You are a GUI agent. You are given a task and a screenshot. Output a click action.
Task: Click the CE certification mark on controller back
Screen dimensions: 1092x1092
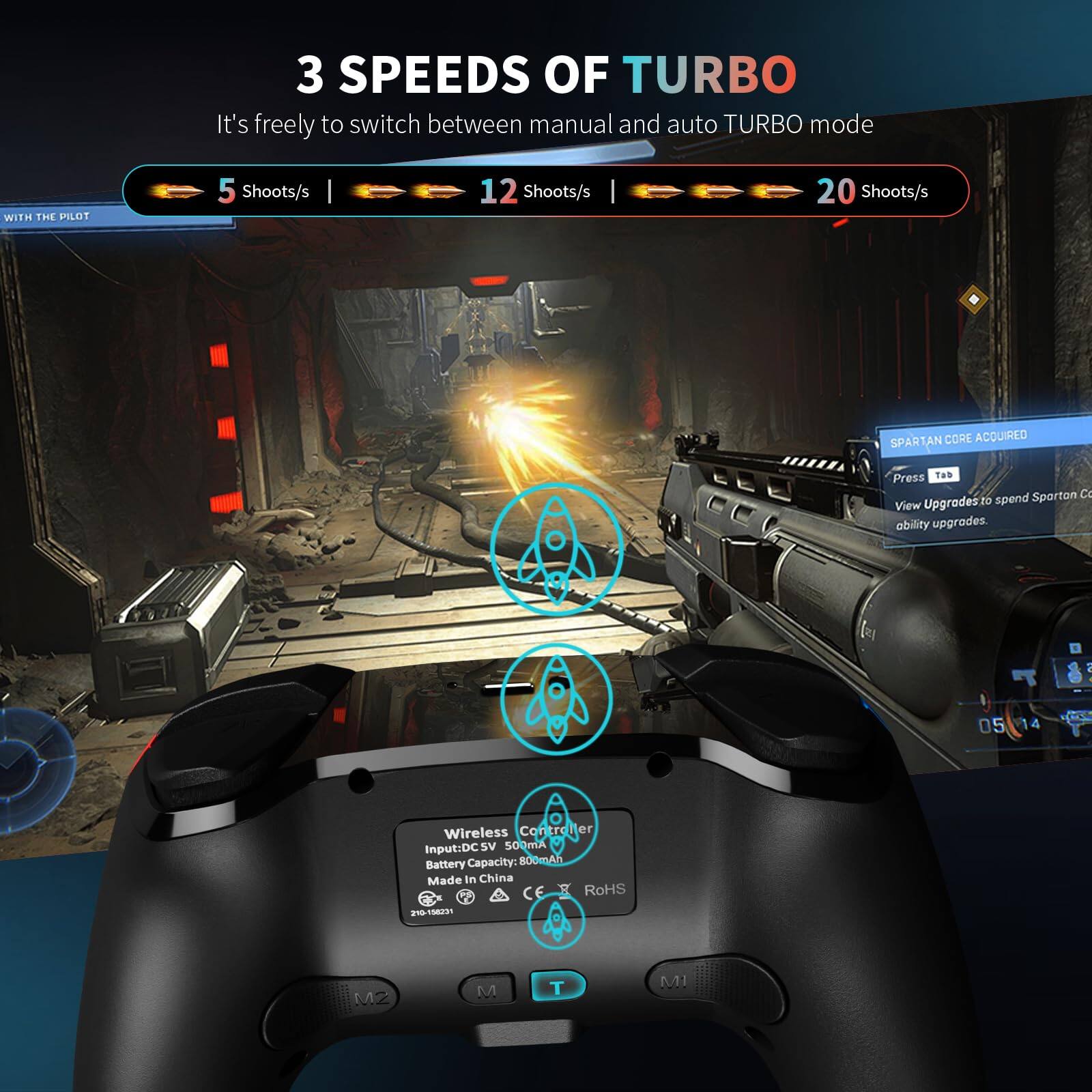pyautogui.click(x=532, y=890)
